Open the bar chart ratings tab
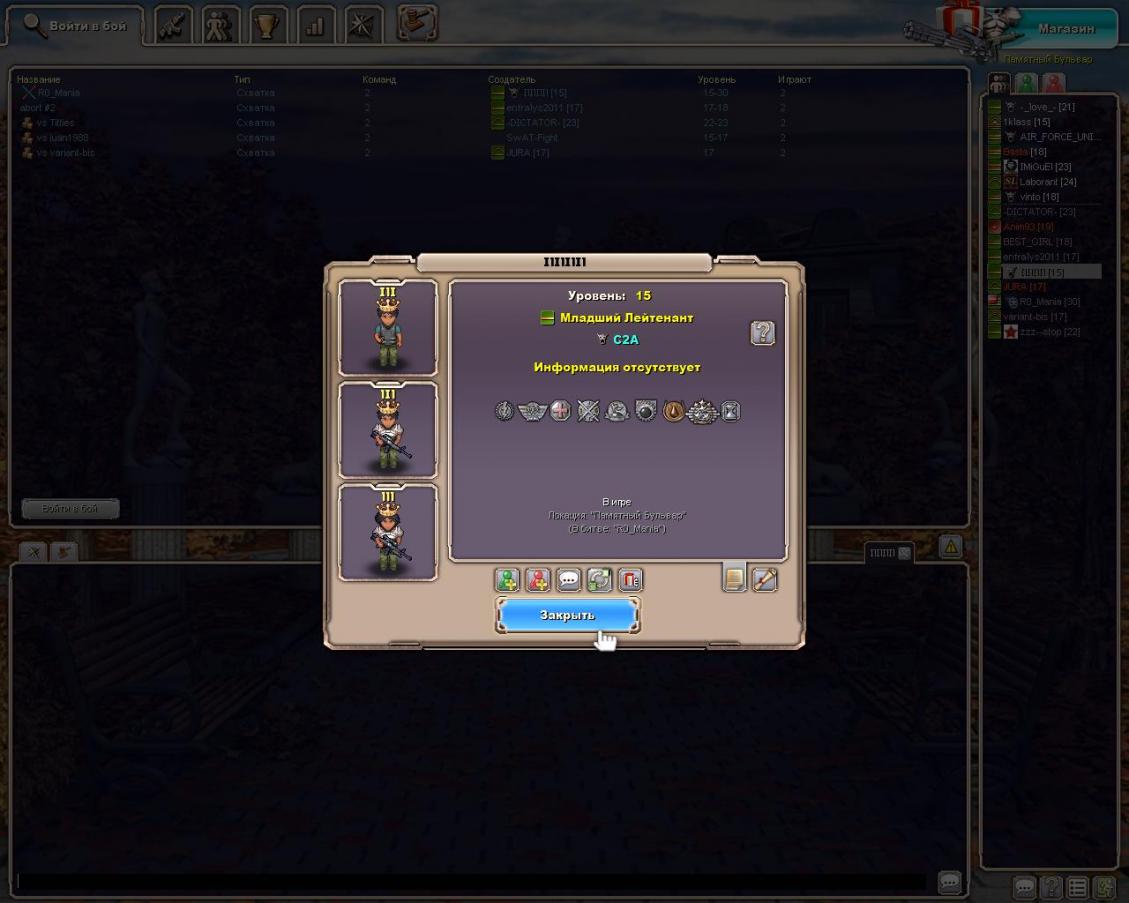 click(315, 26)
